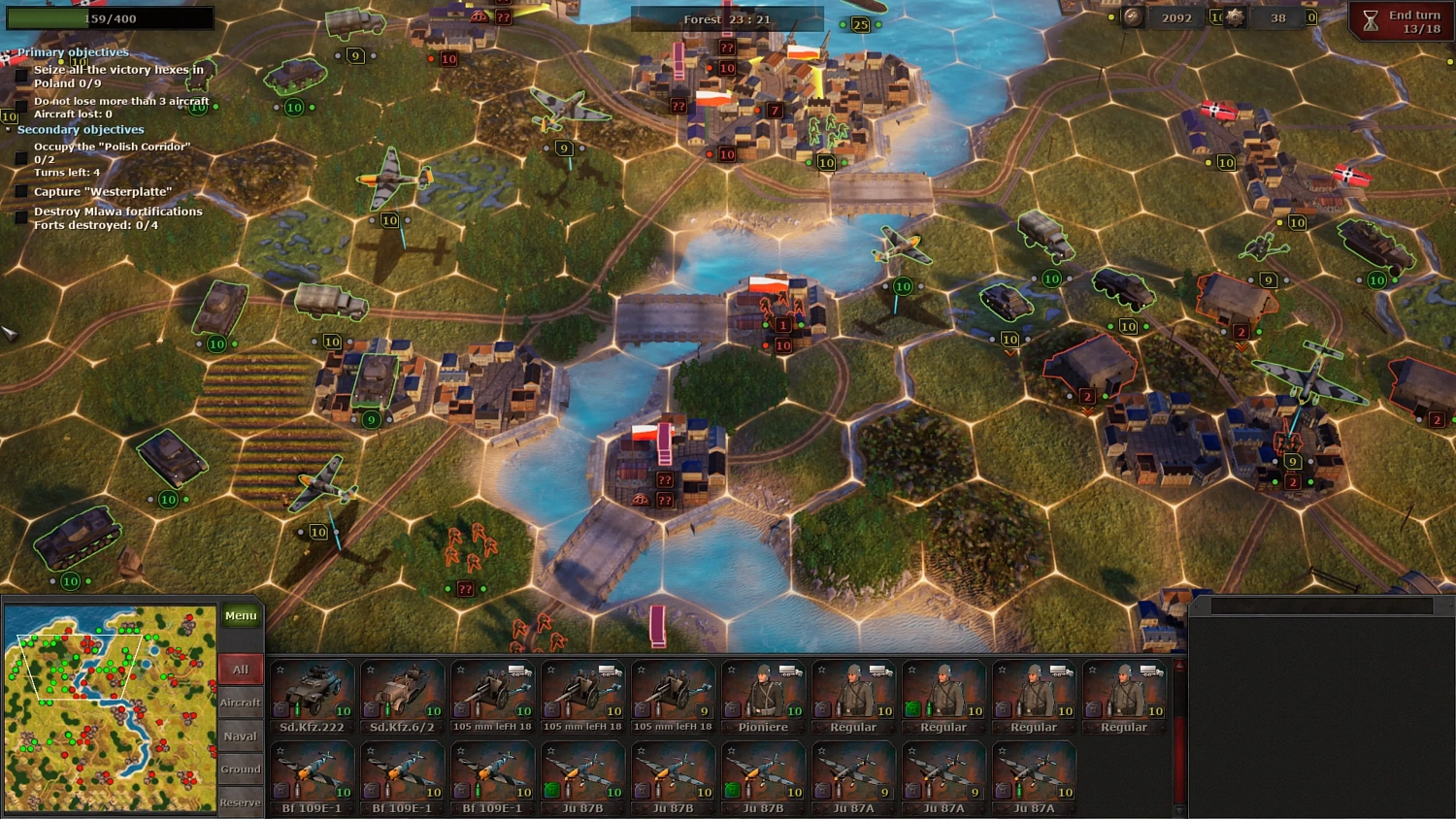Open the game Menu

[x=240, y=614]
